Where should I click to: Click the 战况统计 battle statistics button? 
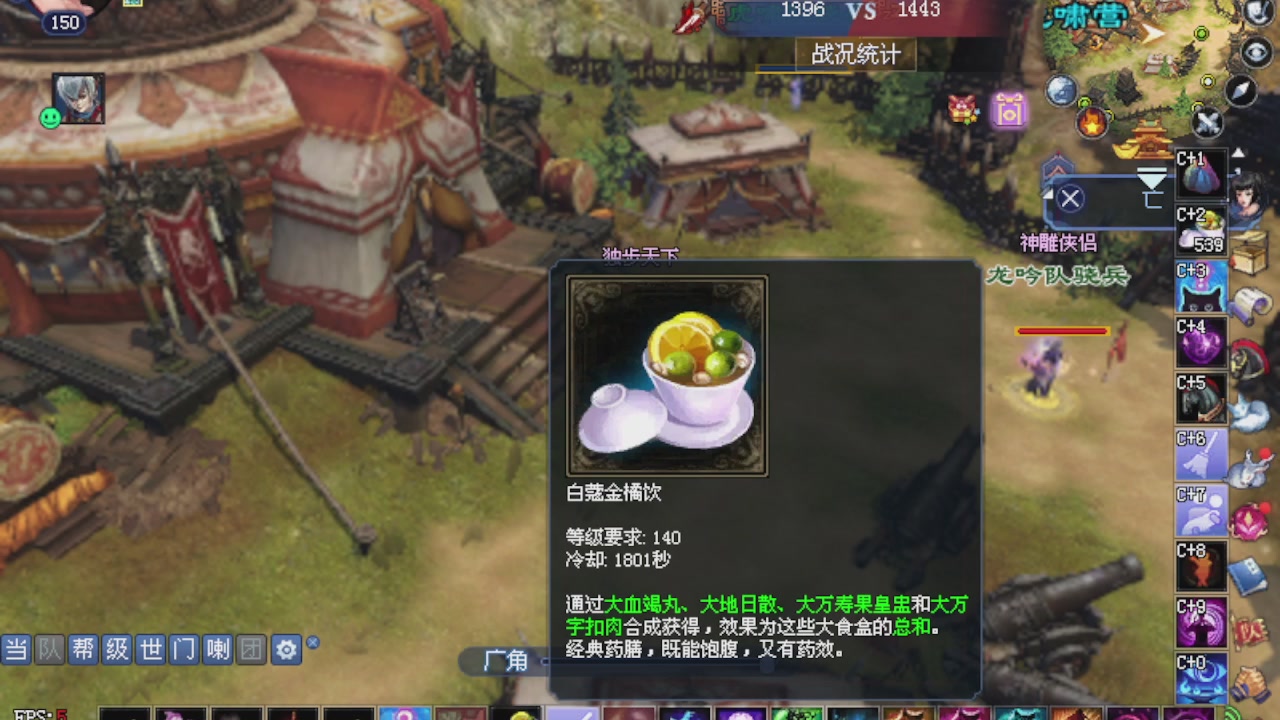(x=855, y=57)
